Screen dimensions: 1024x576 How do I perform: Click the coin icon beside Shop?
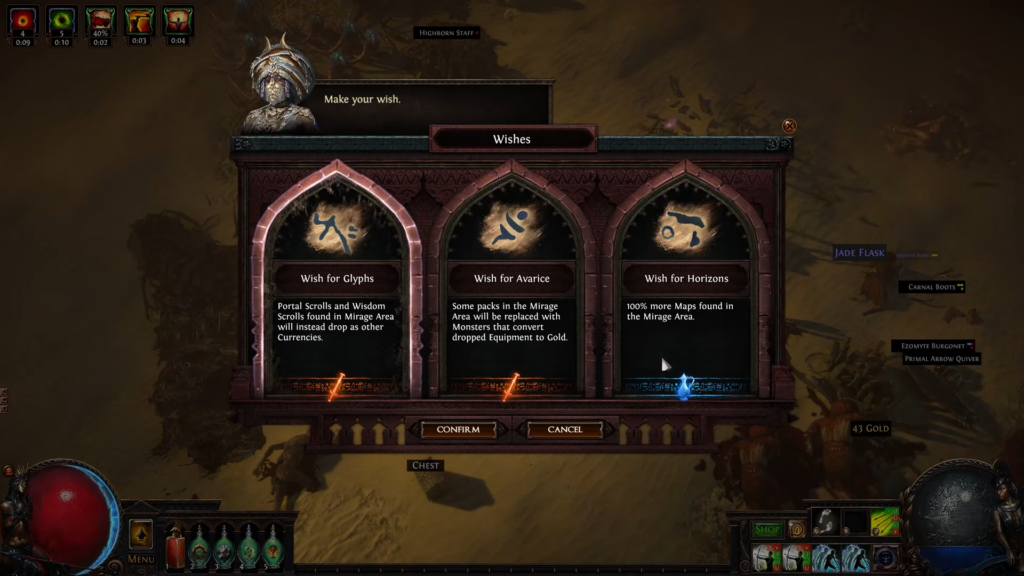point(797,529)
